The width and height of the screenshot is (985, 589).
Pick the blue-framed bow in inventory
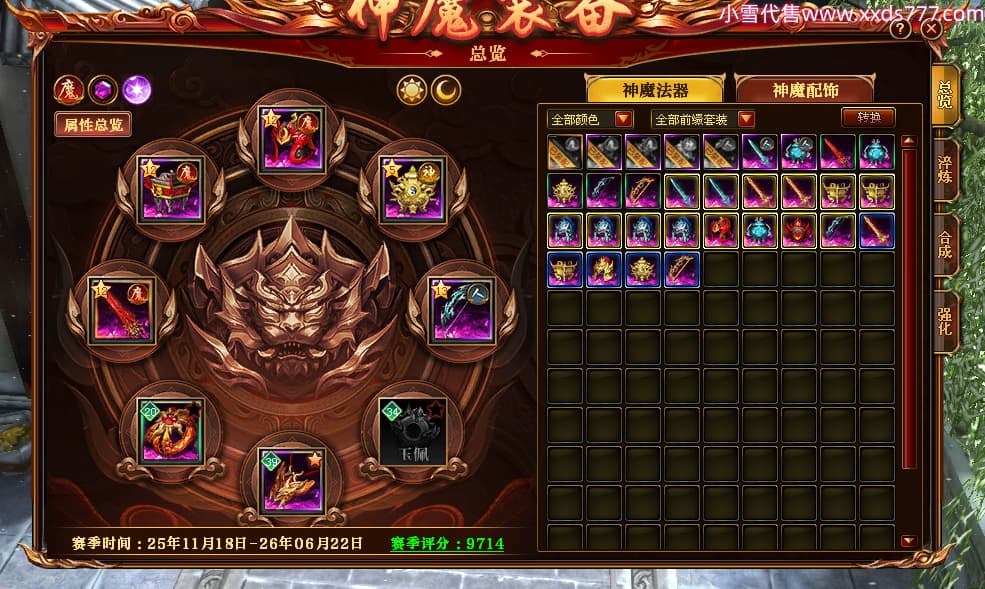(x=682, y=270)
